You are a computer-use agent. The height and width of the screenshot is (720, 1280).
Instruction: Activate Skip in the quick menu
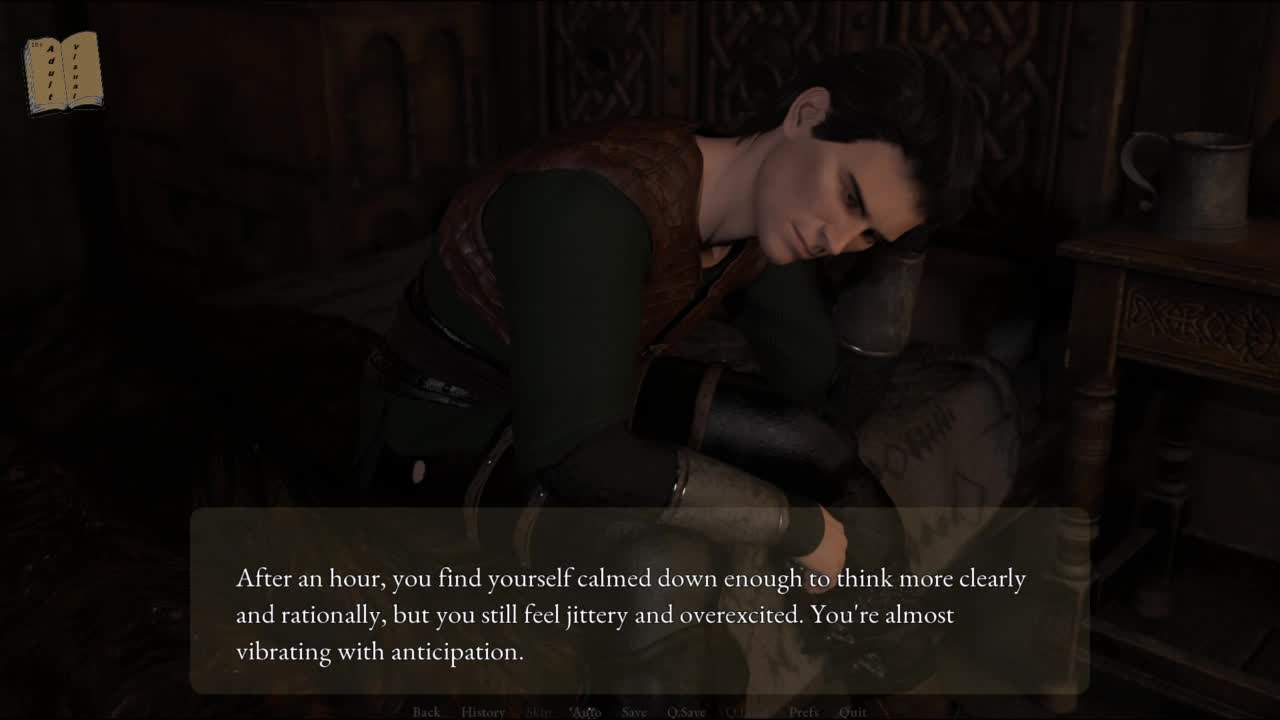point(538,712)
